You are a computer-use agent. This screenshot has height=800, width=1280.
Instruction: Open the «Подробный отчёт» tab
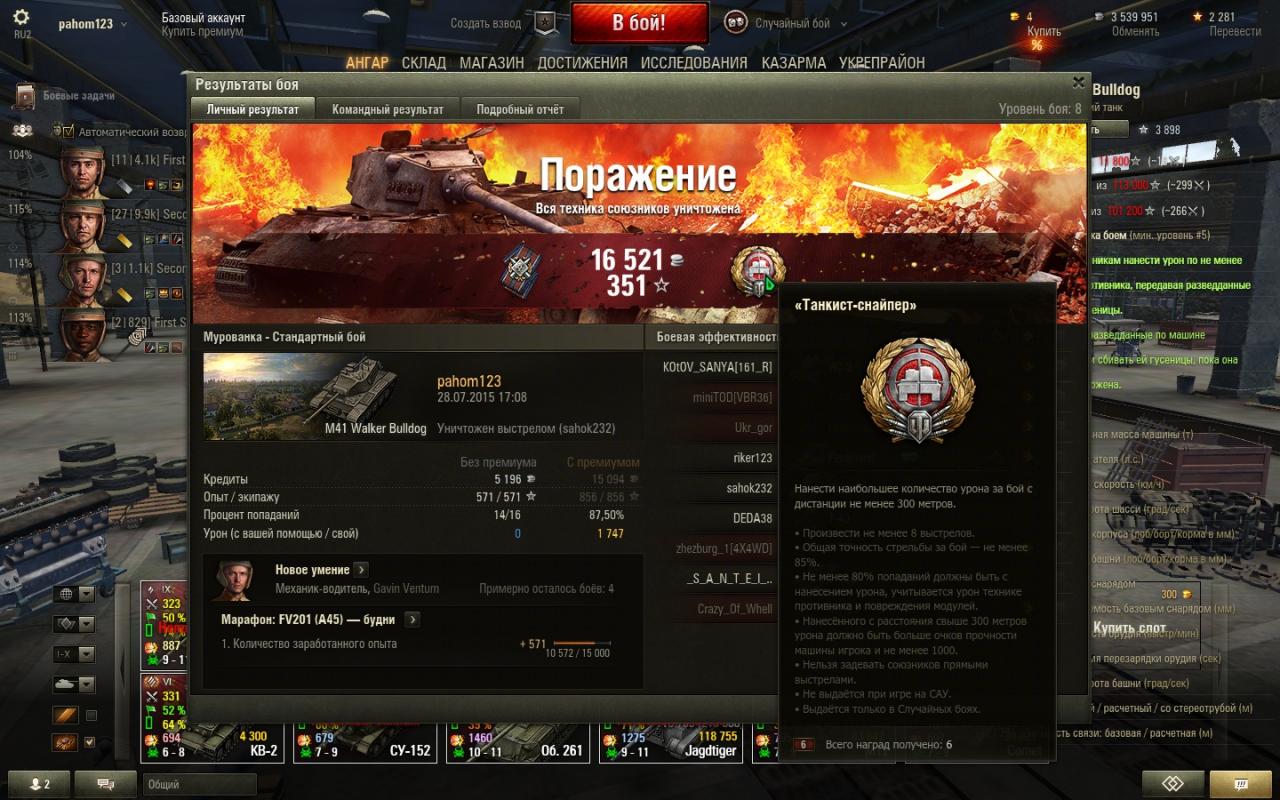tap(520, 109)
